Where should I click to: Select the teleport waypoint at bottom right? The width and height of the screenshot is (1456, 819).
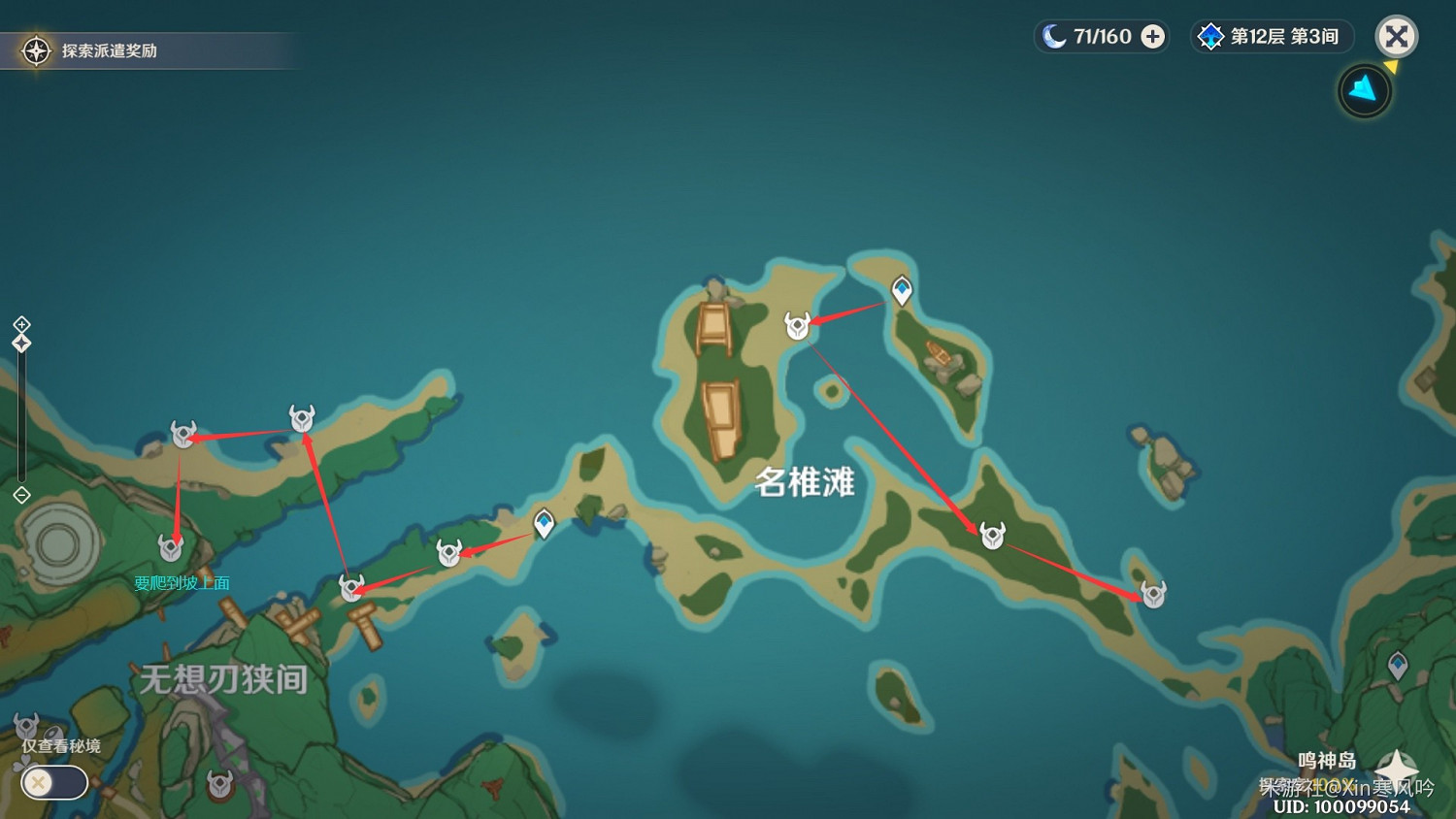[x=1396, y=665]
